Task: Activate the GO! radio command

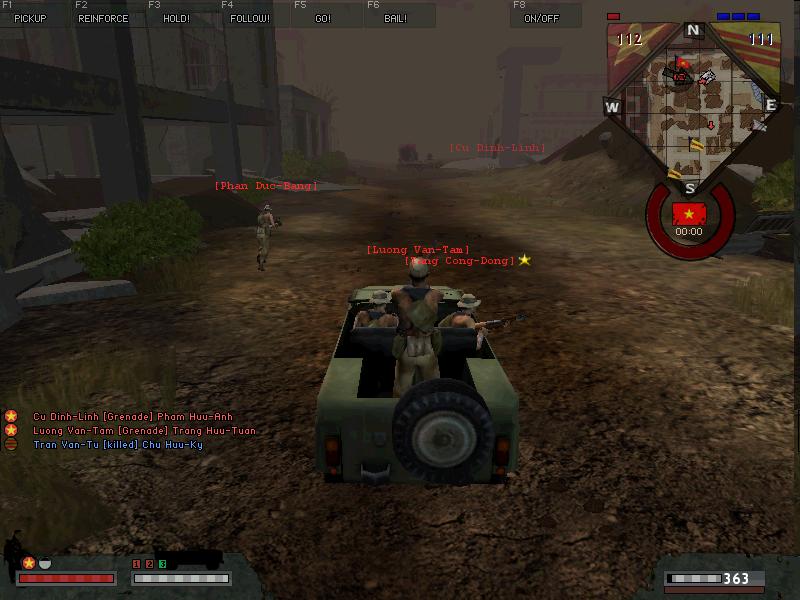Action: pos(323,18)
